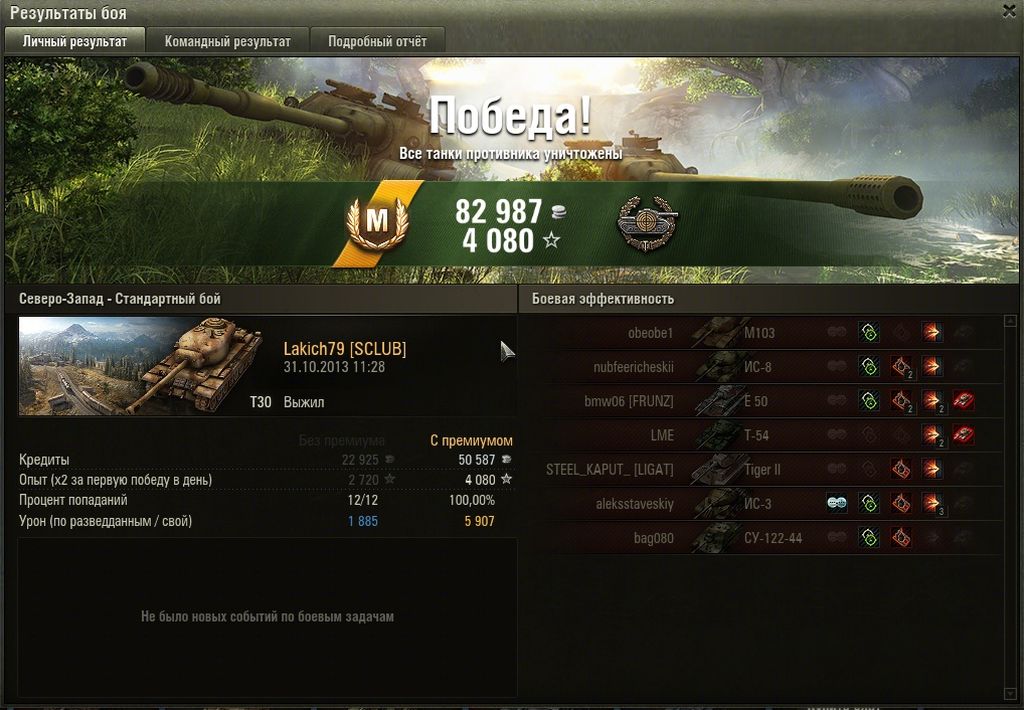The height and width of the screenshot is (710, 1024).
Task: Choose the nubfeericheskii ИС-8 row
Action: (x=760, y=367)
